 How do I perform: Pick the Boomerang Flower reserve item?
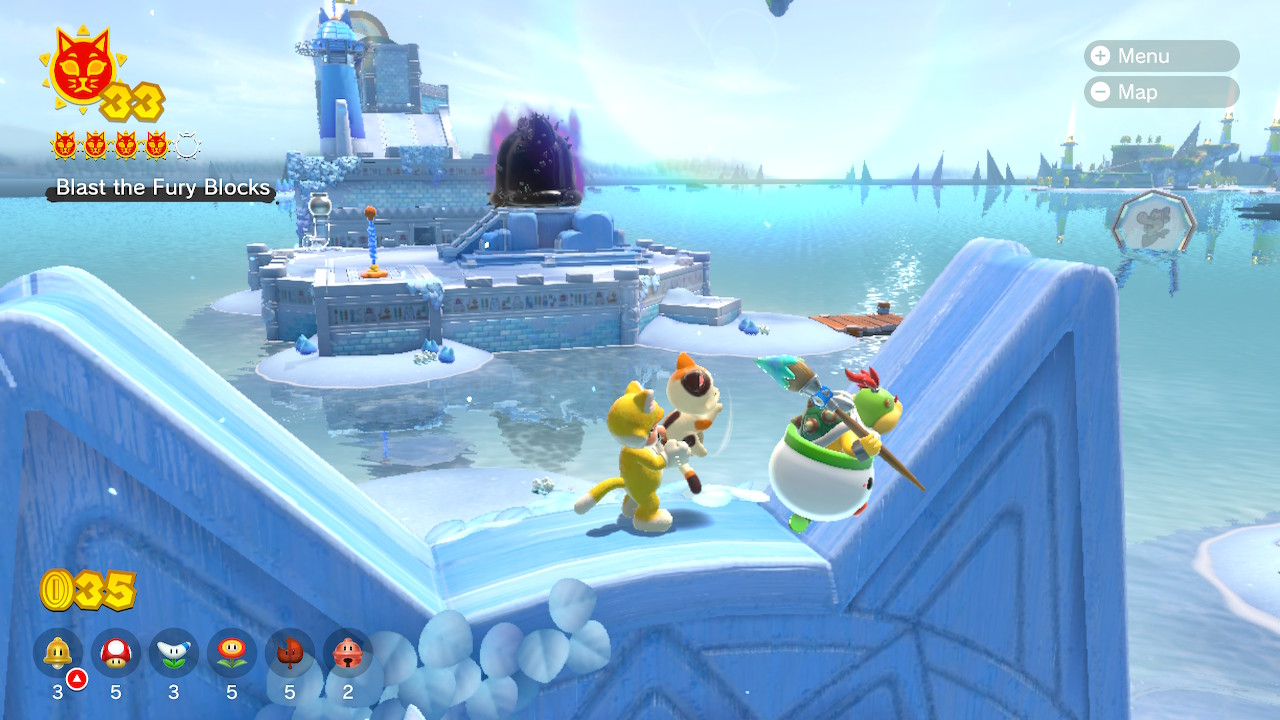click(x=174, y=653)
